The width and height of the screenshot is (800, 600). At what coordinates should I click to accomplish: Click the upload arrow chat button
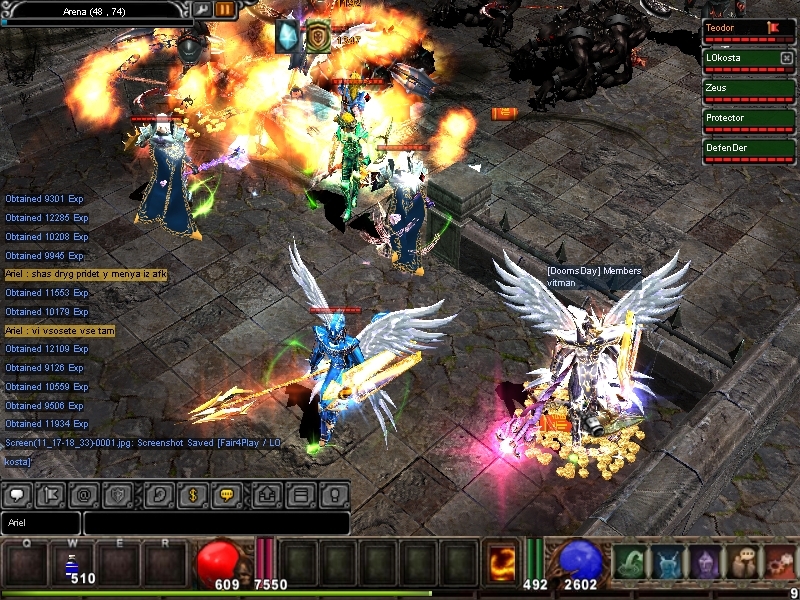point(267,494)
